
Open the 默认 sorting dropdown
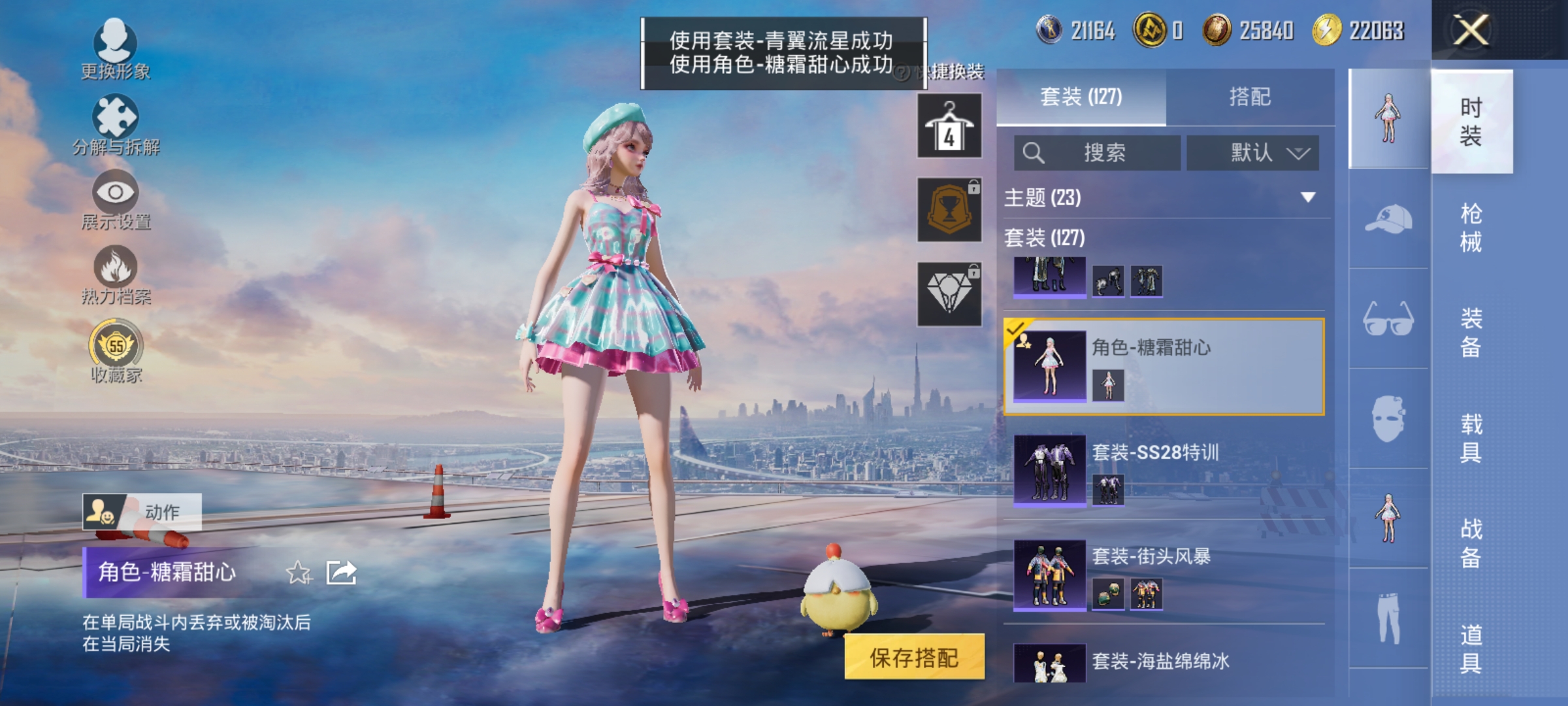(x=1252, y=152)
